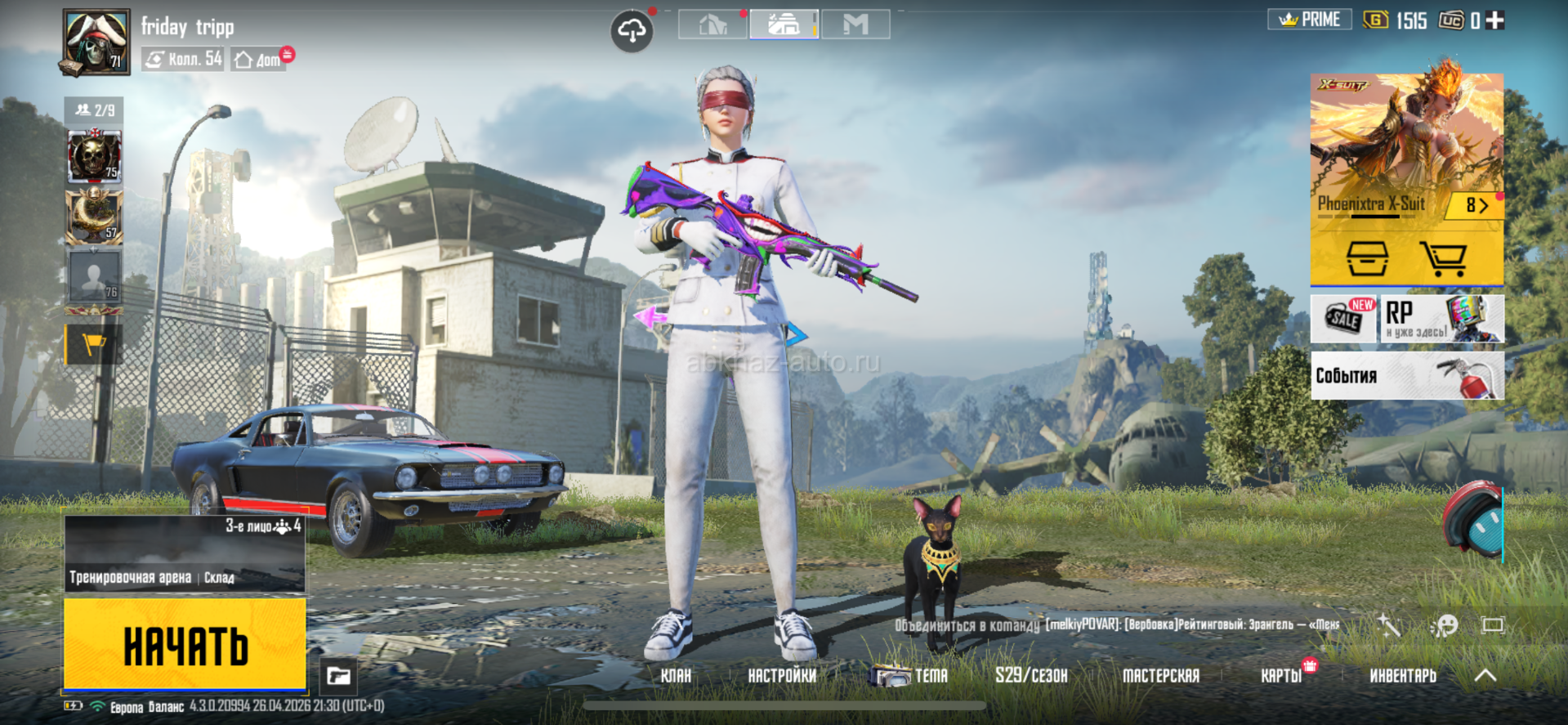
Task: Open the События events panel
Action: (x=1406, y=376)
